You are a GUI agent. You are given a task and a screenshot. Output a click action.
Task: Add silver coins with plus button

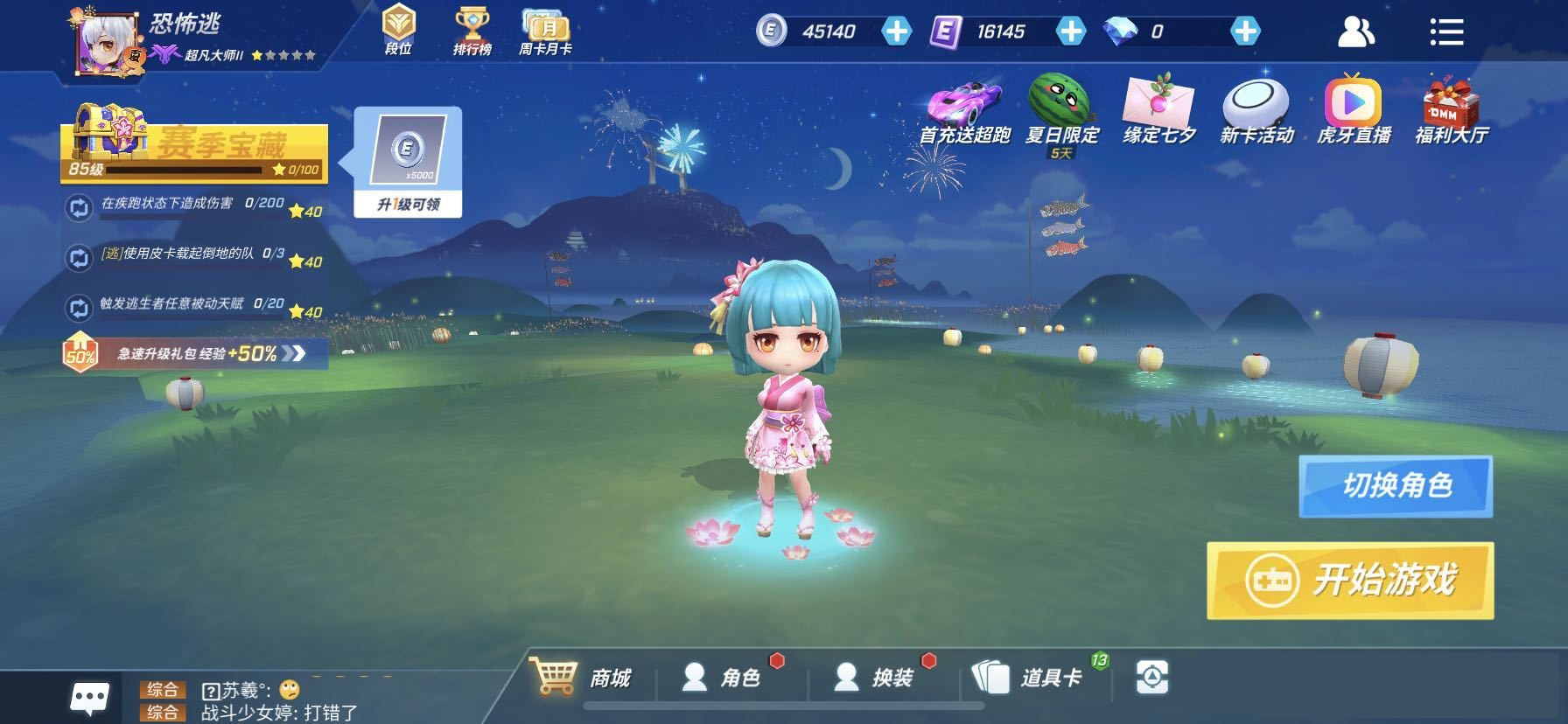click(895, 31)
